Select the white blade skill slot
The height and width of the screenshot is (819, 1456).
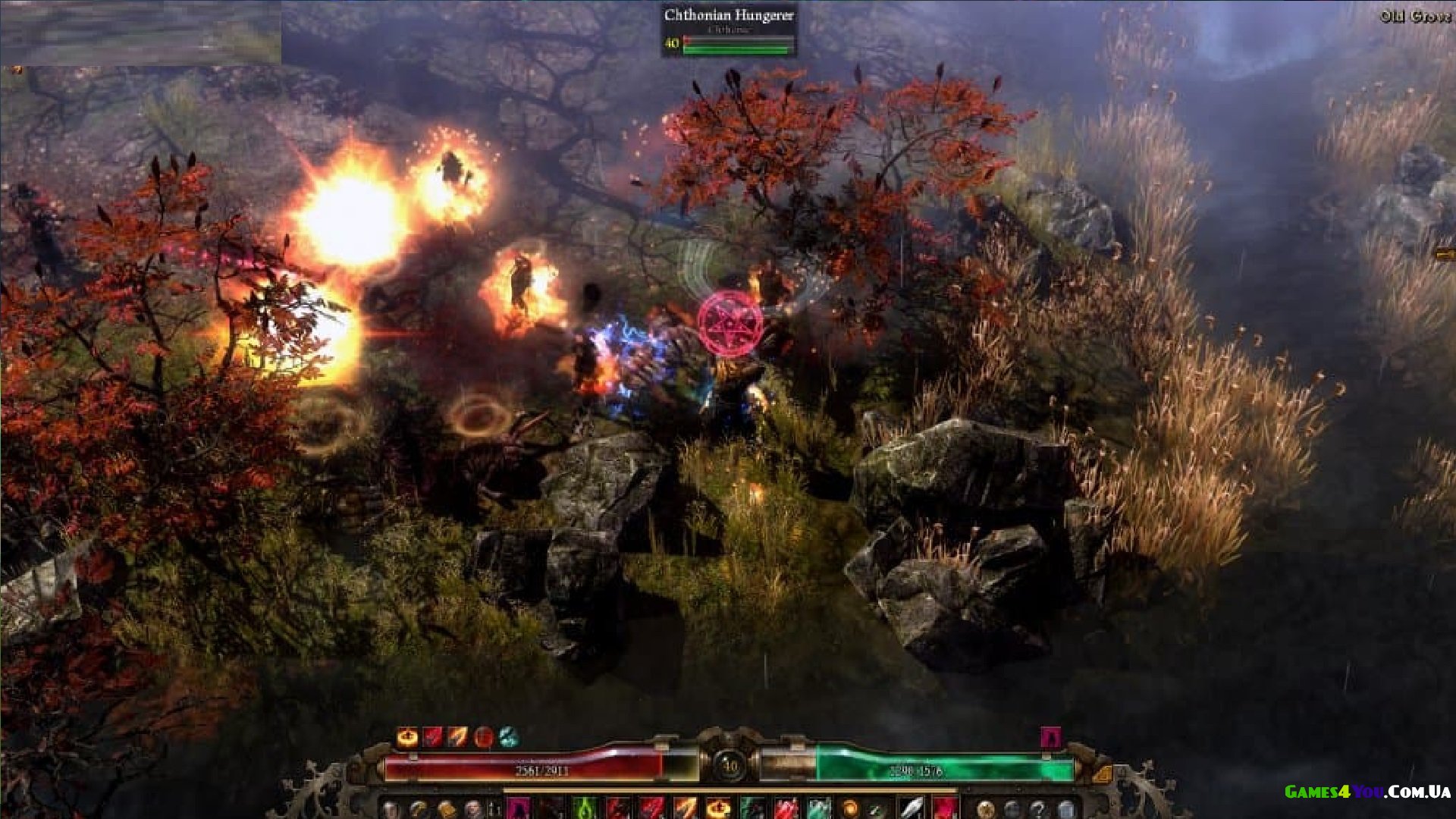coord(912,808)
